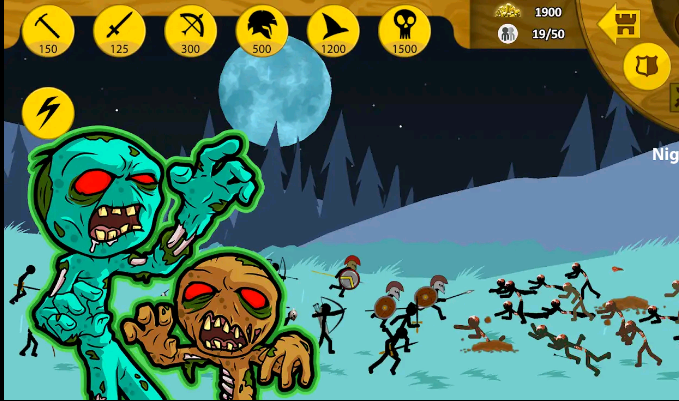Screen dimensions: 679x401
Task: Train a Magikill with the wizard hat button
Action: [333, 30]
